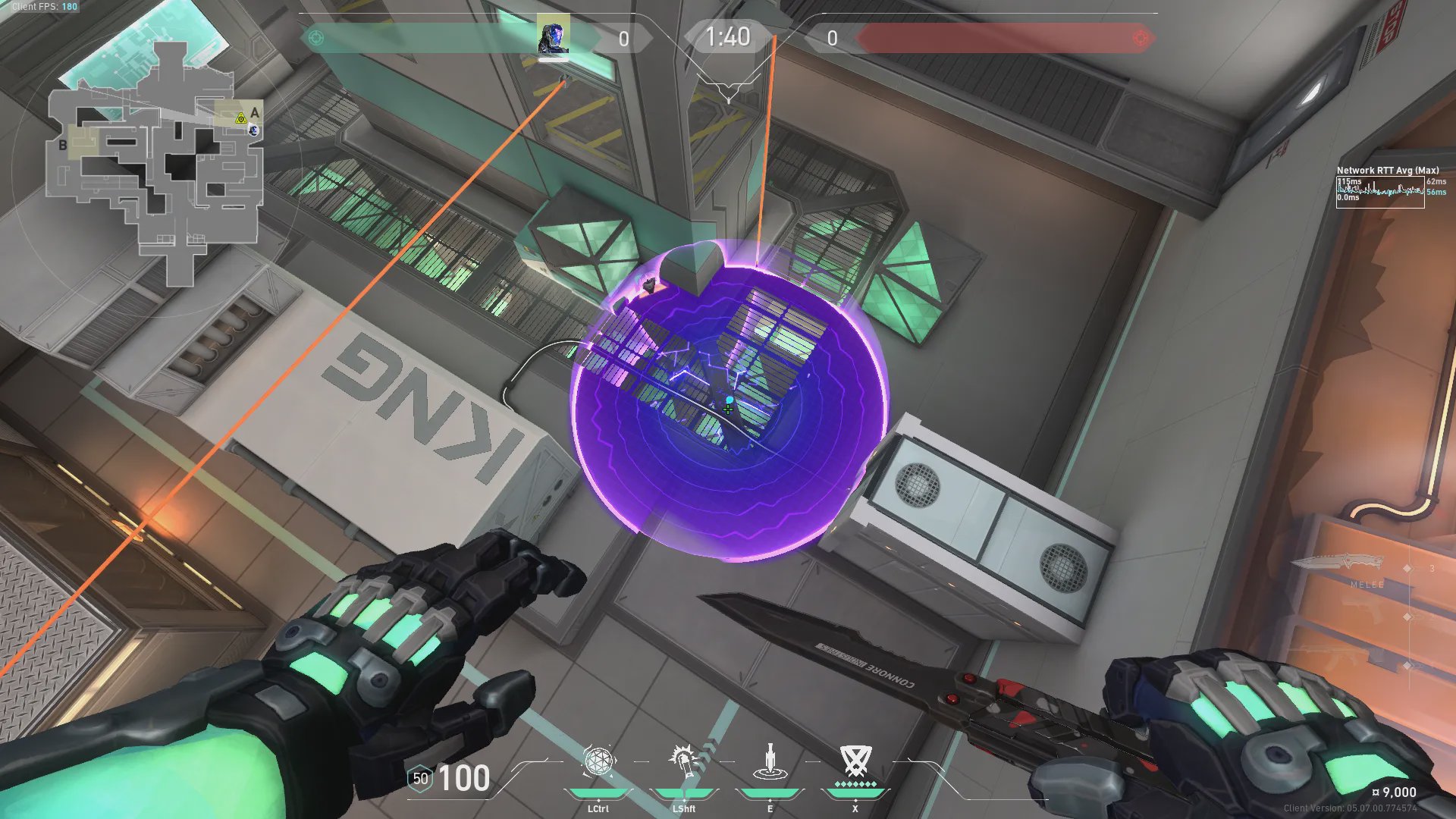The width and height of the screenshot is (1456, 819).
Task: Select the A site marker on minimap
Action: 255,113
